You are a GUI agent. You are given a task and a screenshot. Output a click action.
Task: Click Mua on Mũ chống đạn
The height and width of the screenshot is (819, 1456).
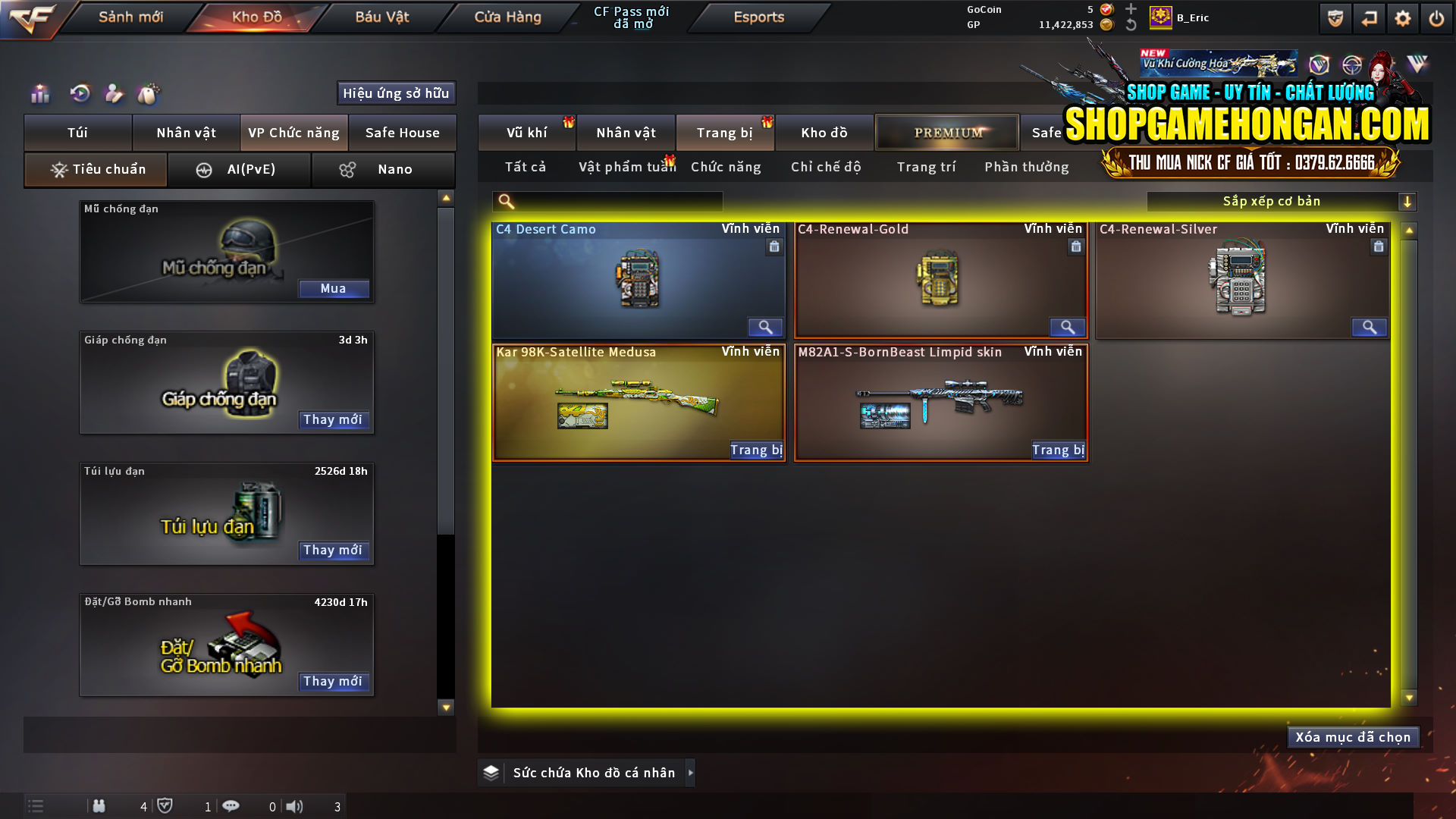334,288
